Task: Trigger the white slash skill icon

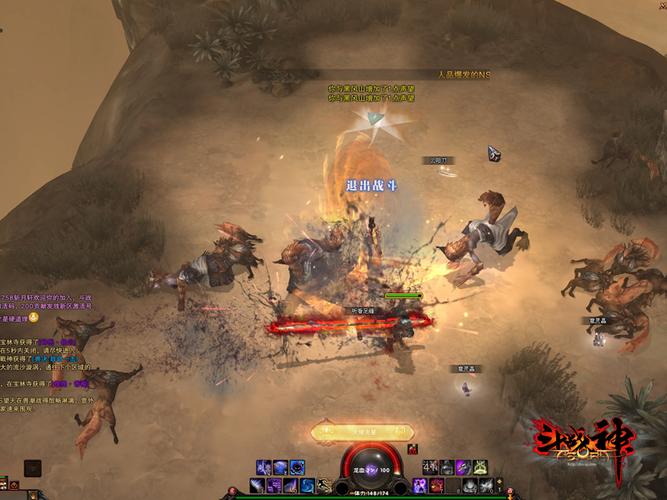Action: (258, 486)
